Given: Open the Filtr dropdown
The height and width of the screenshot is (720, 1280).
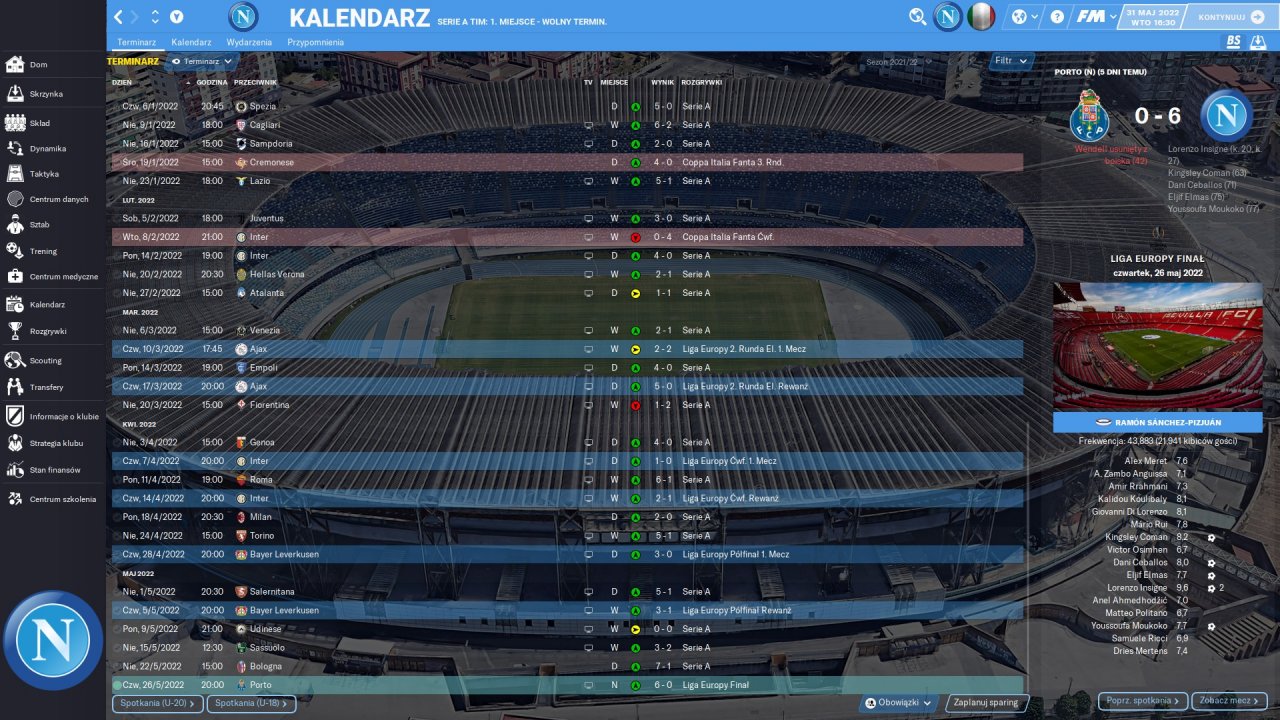Looking at the screenshot, I should pos(1010,61).
